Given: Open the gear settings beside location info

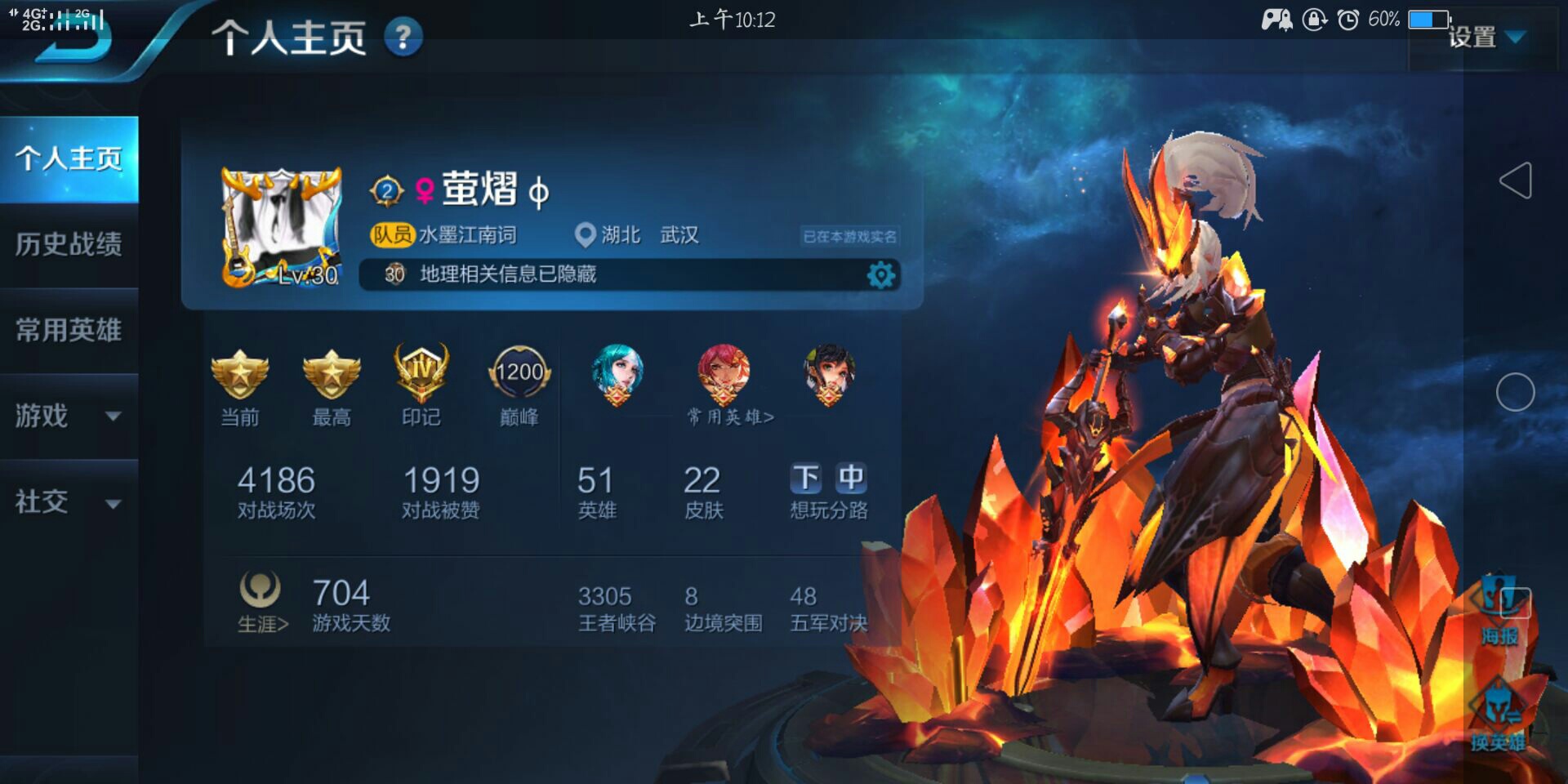Looking at the screenshot, I should click(x=880, y=275).
